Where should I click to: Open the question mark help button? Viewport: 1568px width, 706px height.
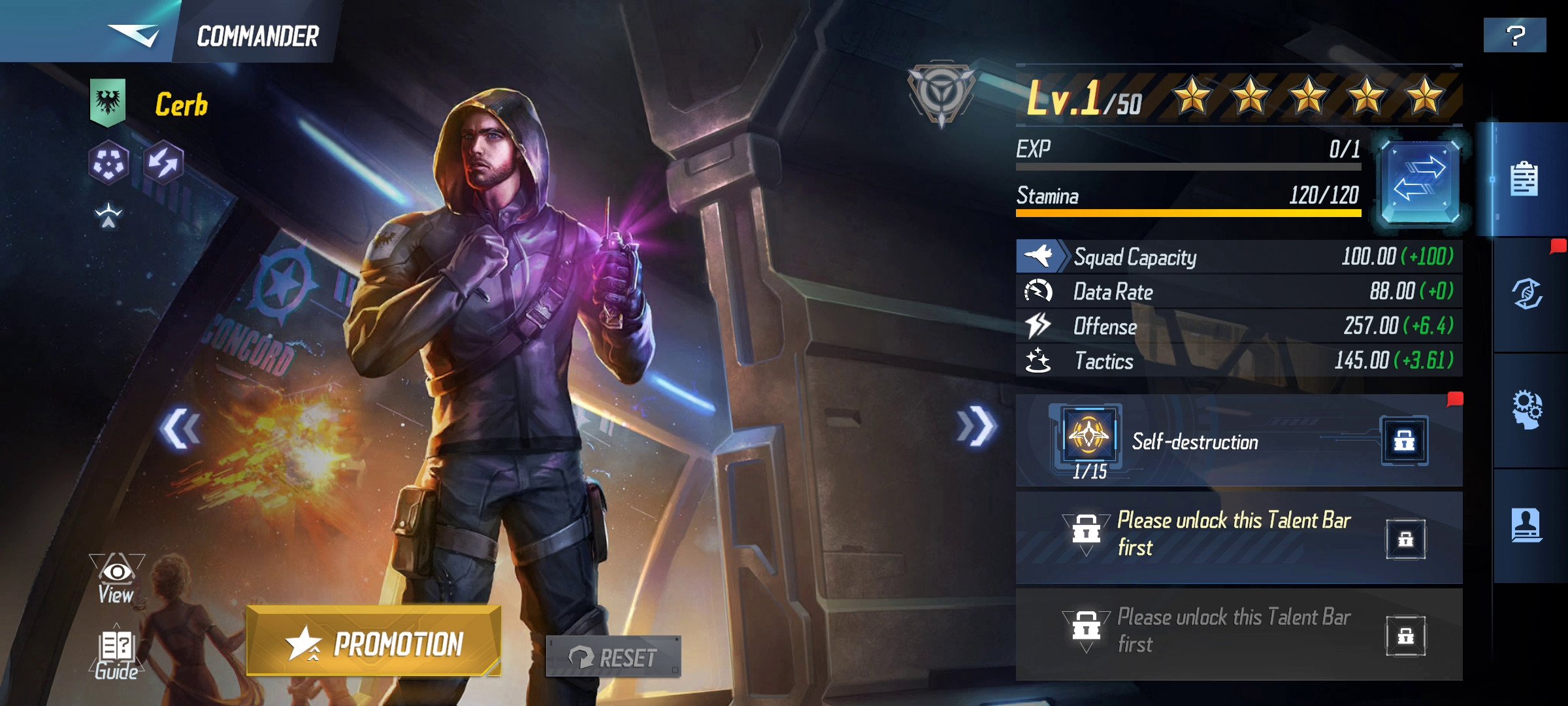[1514, 35]
